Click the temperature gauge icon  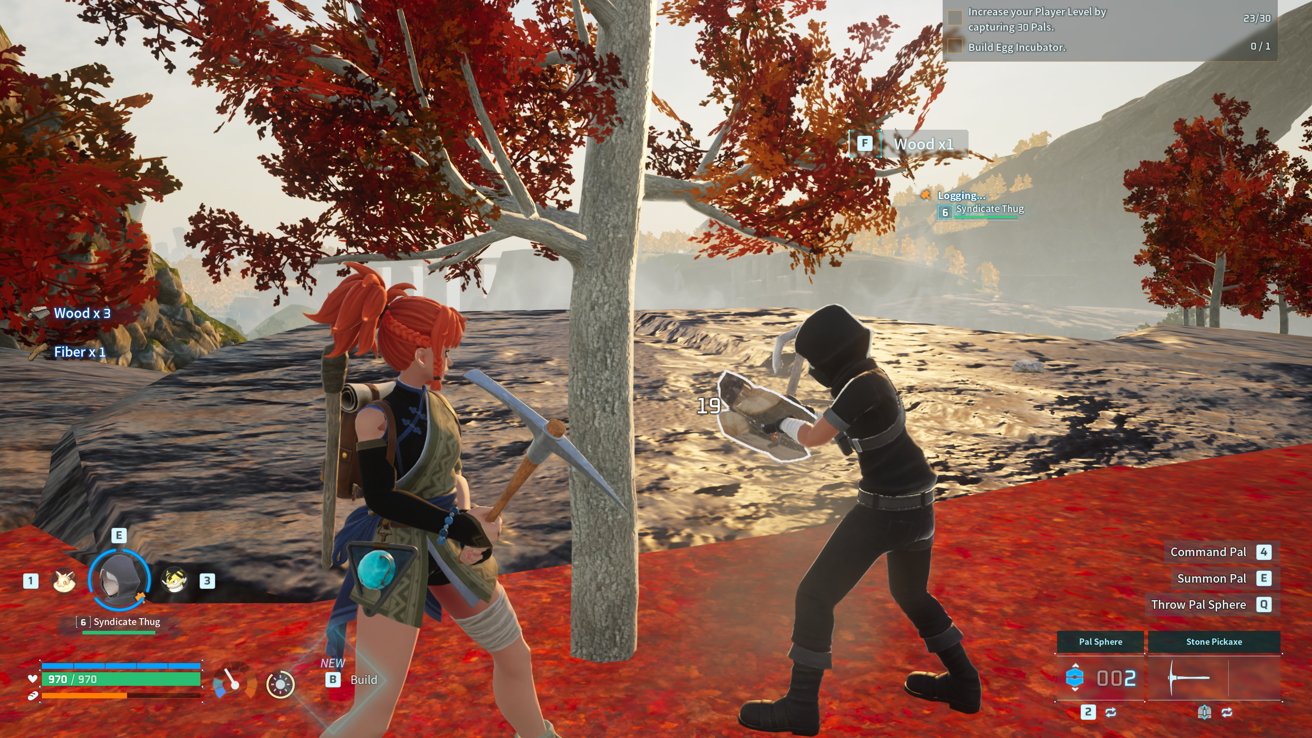pyautogui.click(x=233, y=683)
